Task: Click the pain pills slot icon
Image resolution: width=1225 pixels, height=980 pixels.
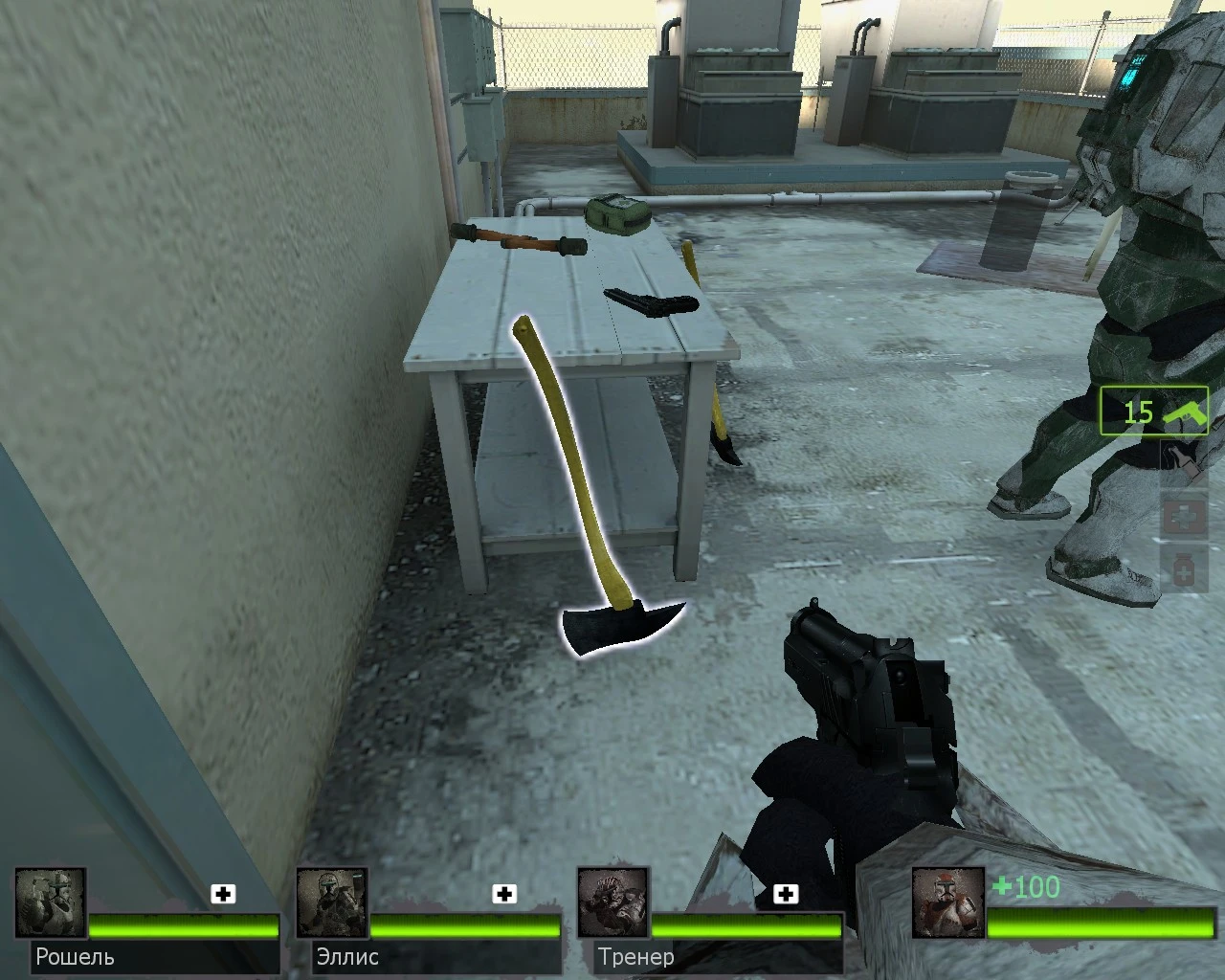Action: click(1183, 568)
